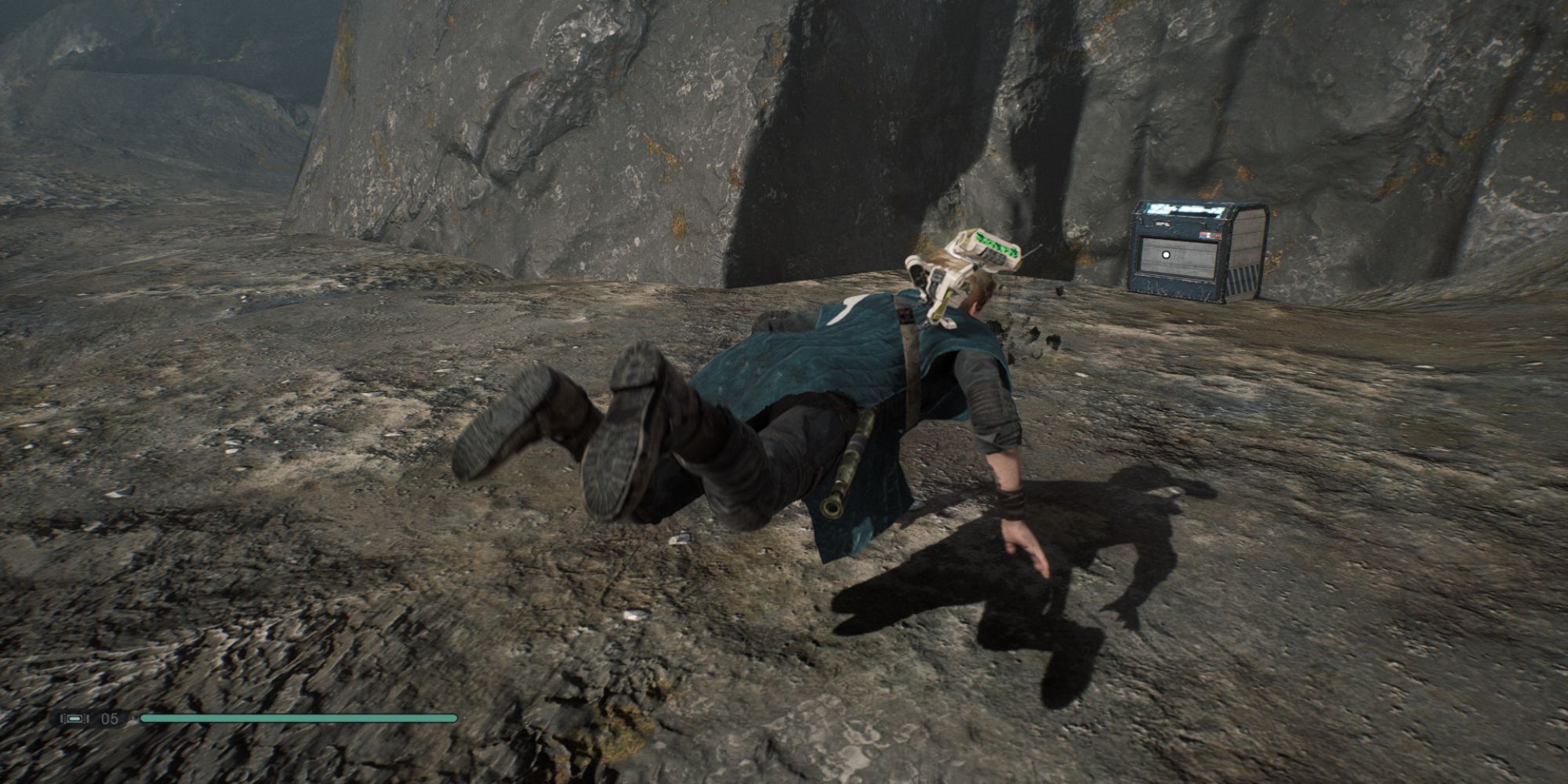Click the white interaction marker on the crate
1568x784 pixels.
(1166, 254)
